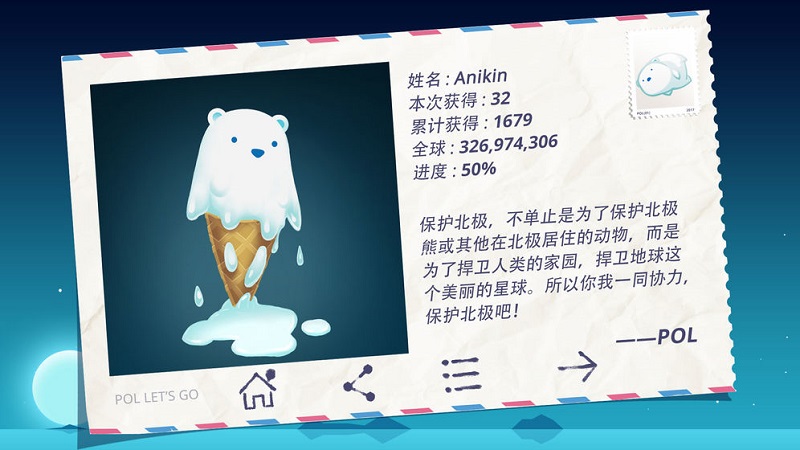Continue with the right arrow button
The width and height of the screenshot is (800, 450).
(576, 367)
